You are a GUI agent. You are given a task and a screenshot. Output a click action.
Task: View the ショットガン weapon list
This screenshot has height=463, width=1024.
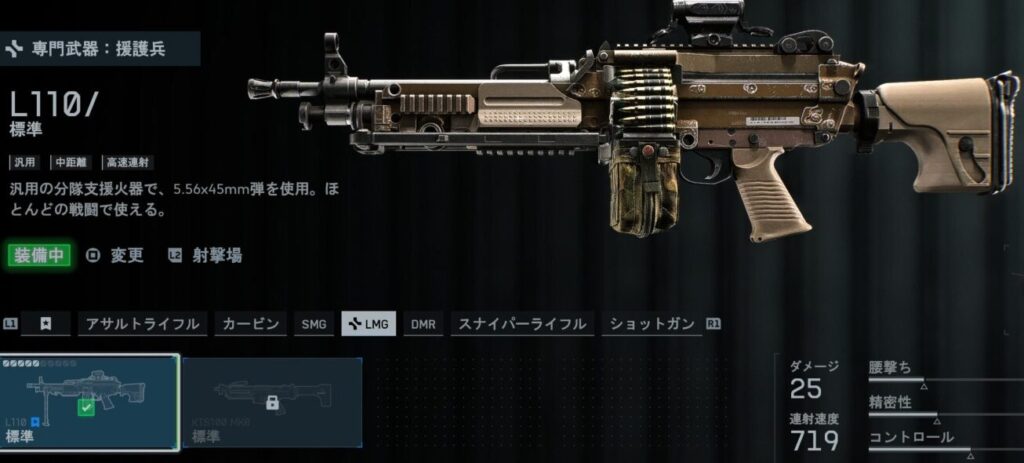point(650,324)
